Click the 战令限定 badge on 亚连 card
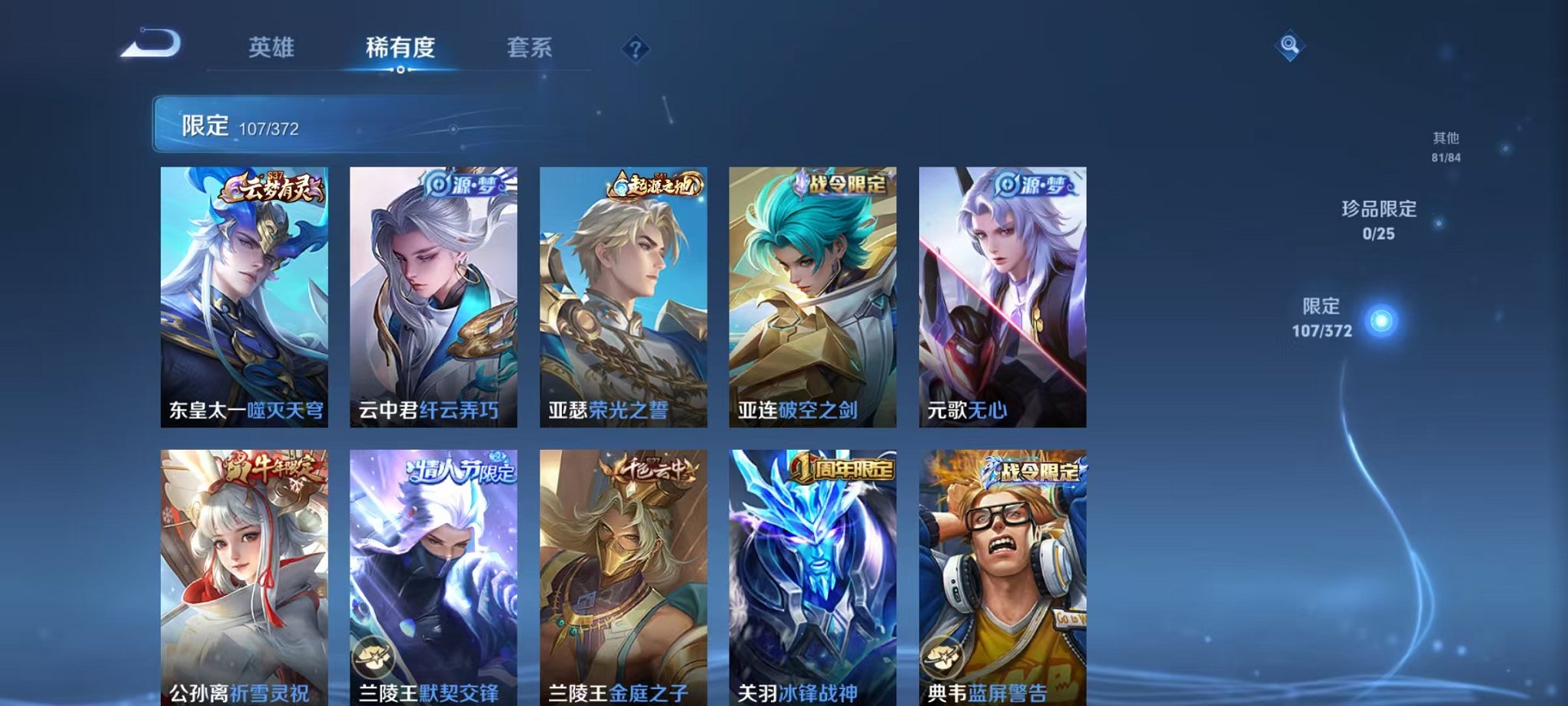The width and height of the screenshot is (1568, 706). pos(842,185)
